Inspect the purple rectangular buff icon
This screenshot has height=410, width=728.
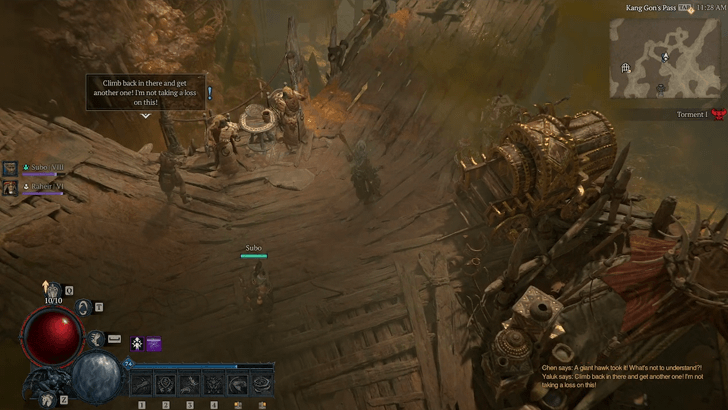tap(154, 343)
